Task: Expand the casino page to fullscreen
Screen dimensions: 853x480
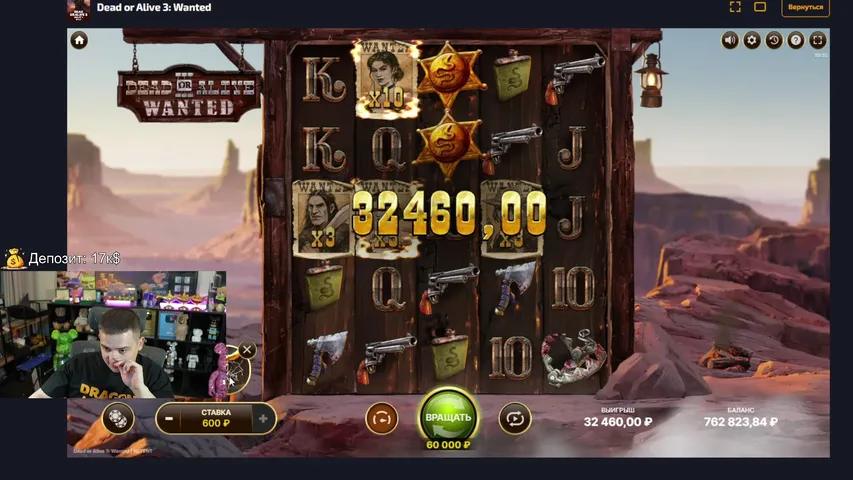Action: point(735,7)
